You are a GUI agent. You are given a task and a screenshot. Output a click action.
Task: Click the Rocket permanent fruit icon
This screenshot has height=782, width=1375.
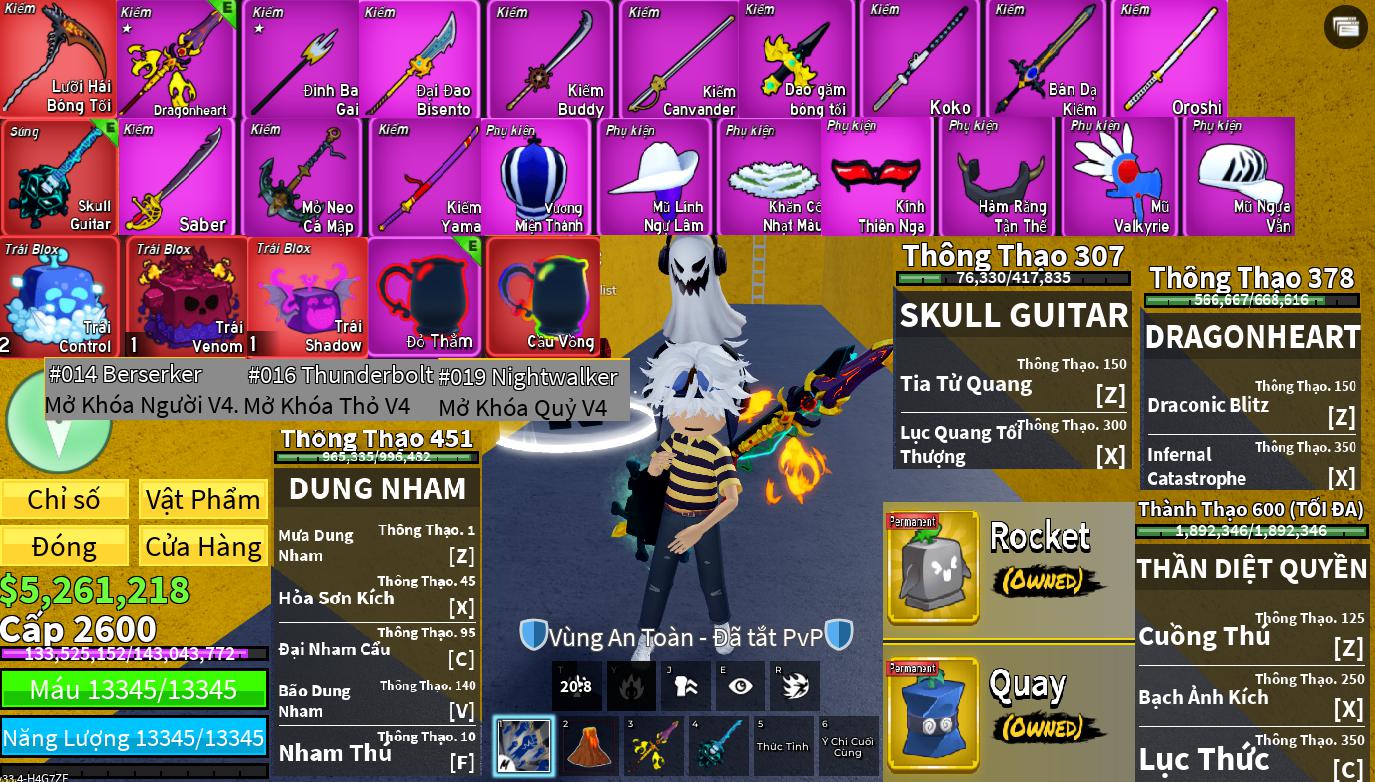tap(932, 568)
